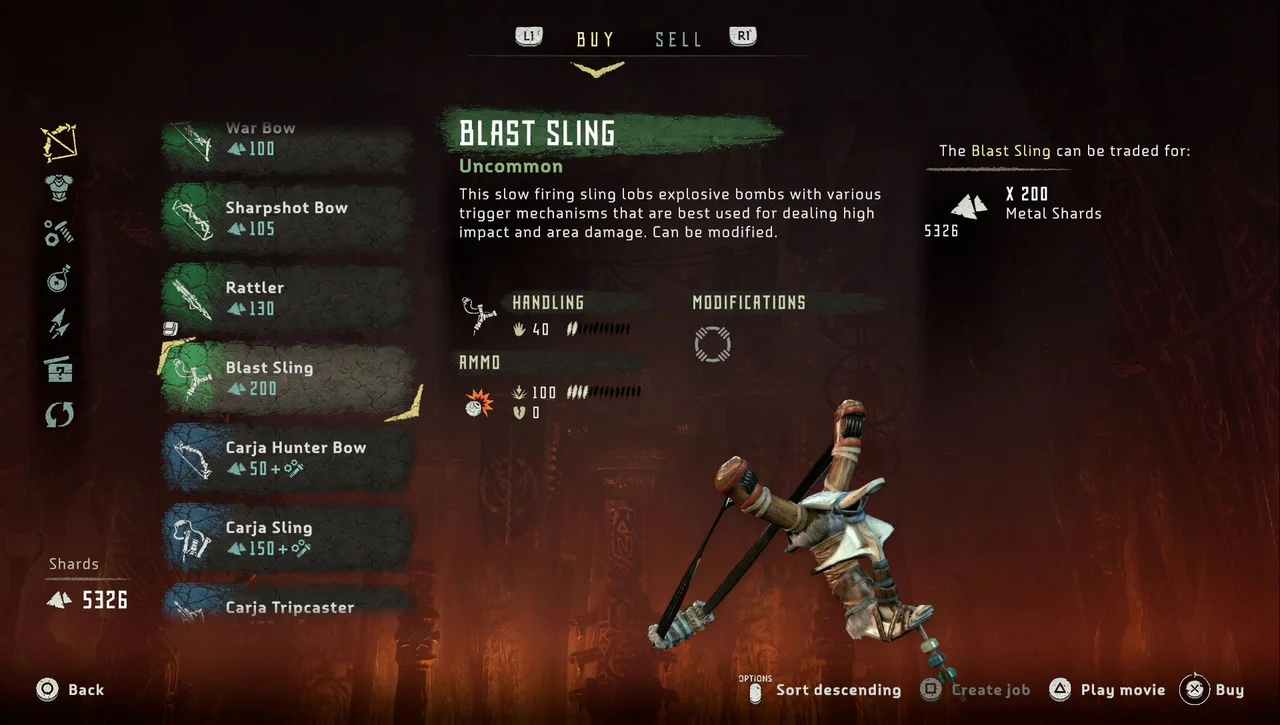This screenshot has height=725, width=1280.
Task: Open the weapons category bow icon
Action: coord(59,143)
